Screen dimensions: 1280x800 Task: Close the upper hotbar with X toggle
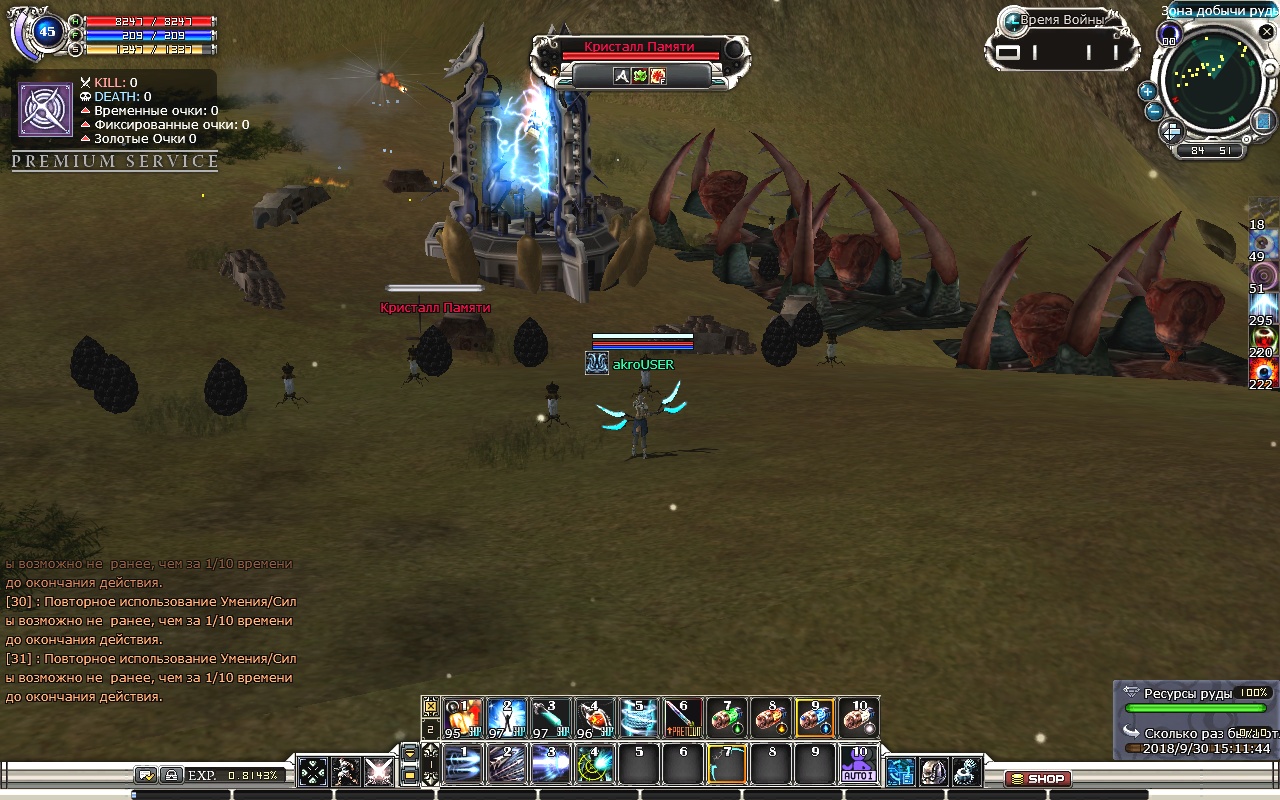[x=430, y=706]
